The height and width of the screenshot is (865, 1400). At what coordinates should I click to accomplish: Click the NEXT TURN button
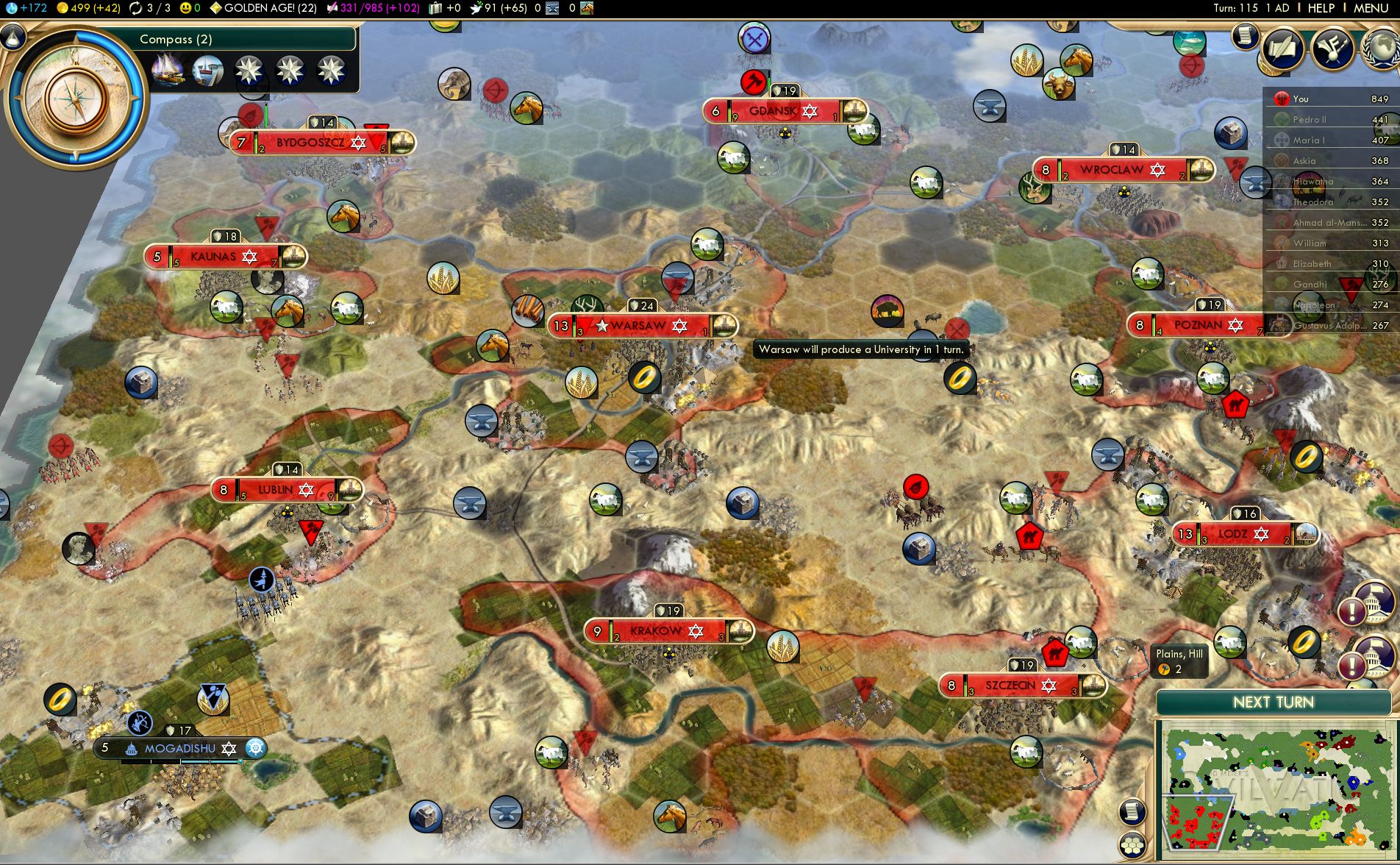click(1273, 702)
